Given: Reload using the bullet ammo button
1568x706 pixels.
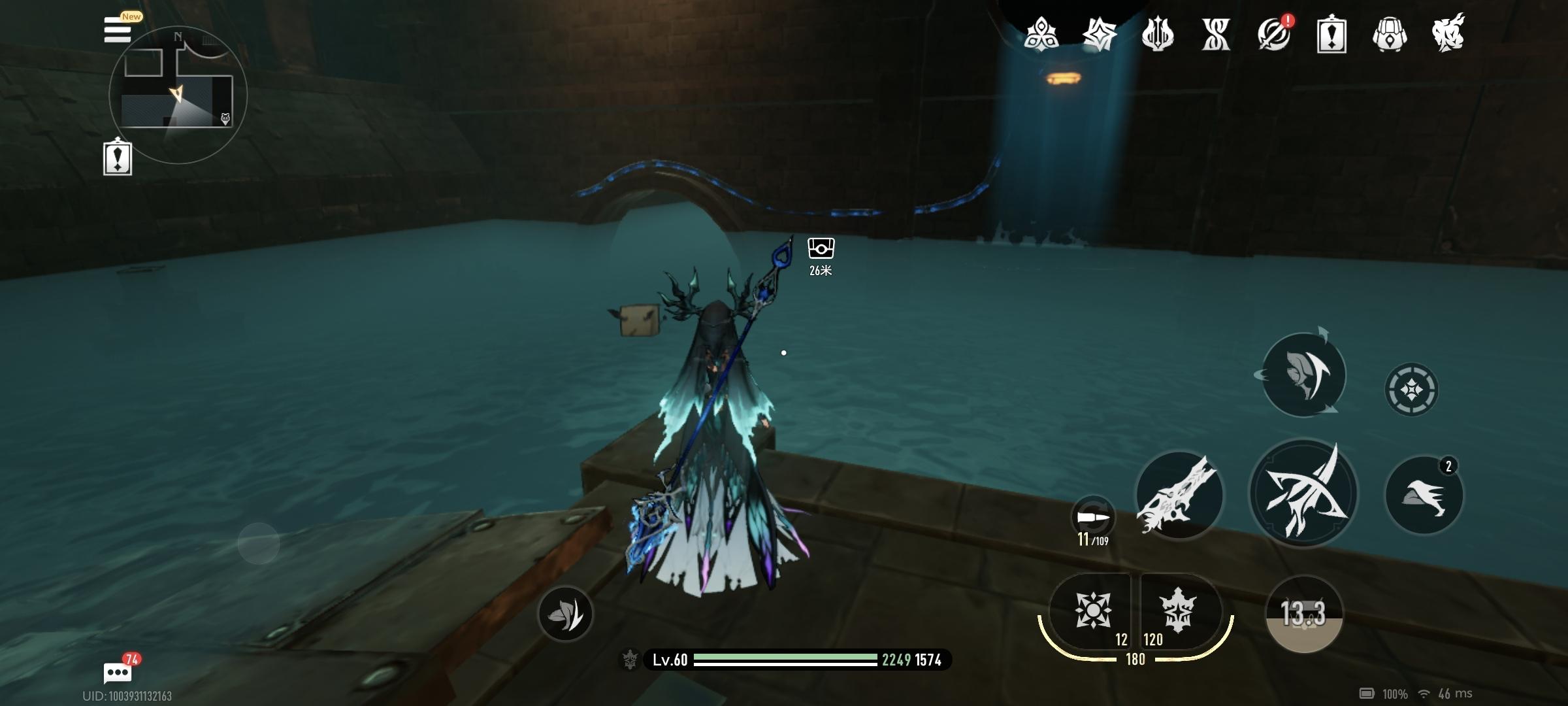Looking at the screenshot, I should click(x=1093, y=518).
